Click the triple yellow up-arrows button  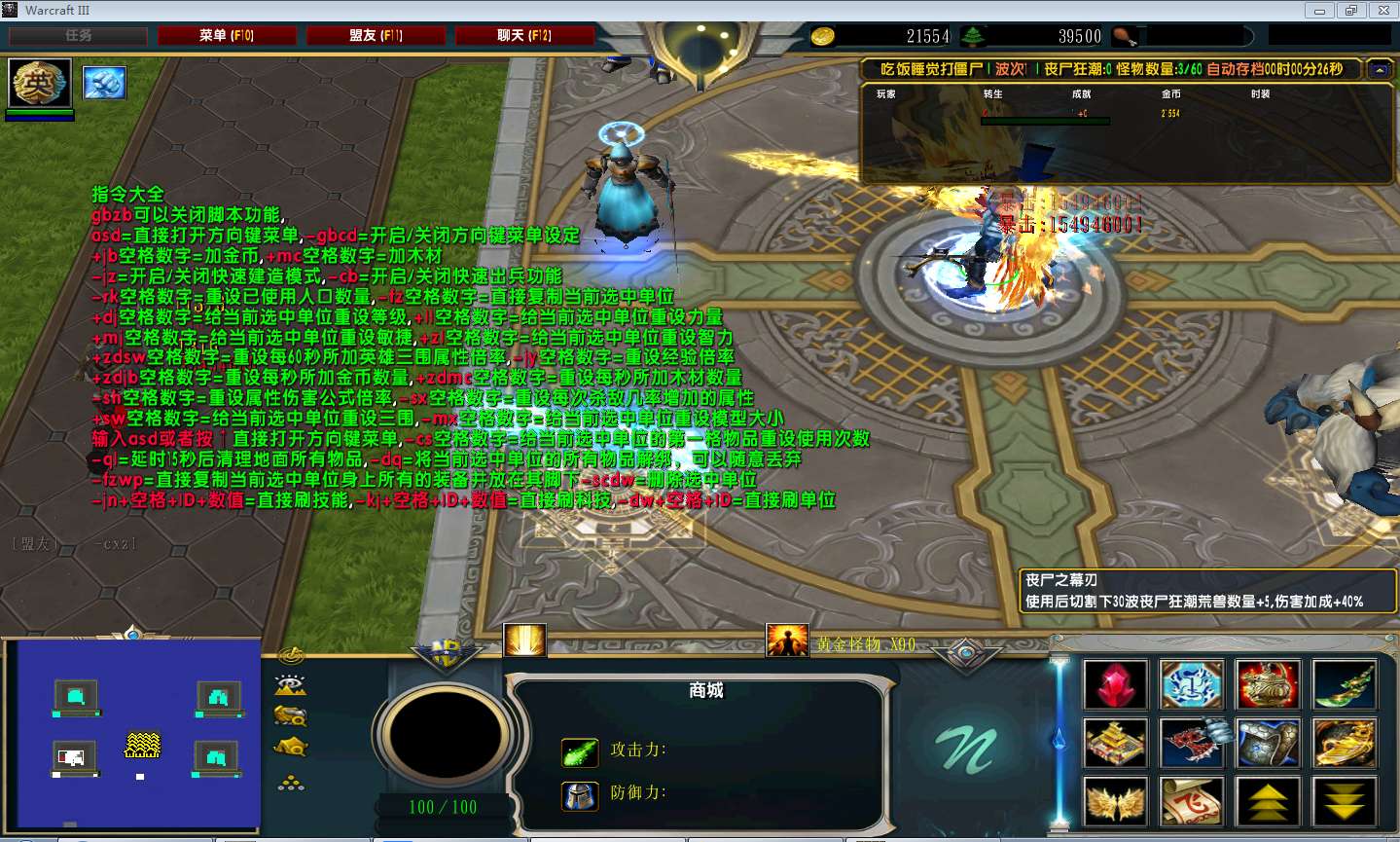[1268, 802]
